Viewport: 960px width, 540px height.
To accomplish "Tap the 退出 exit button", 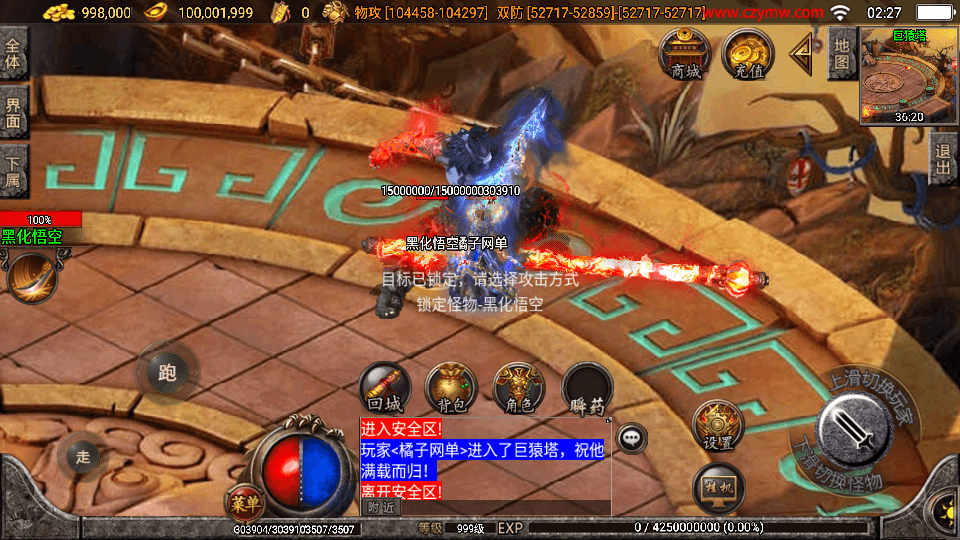I will coord(942,159).
